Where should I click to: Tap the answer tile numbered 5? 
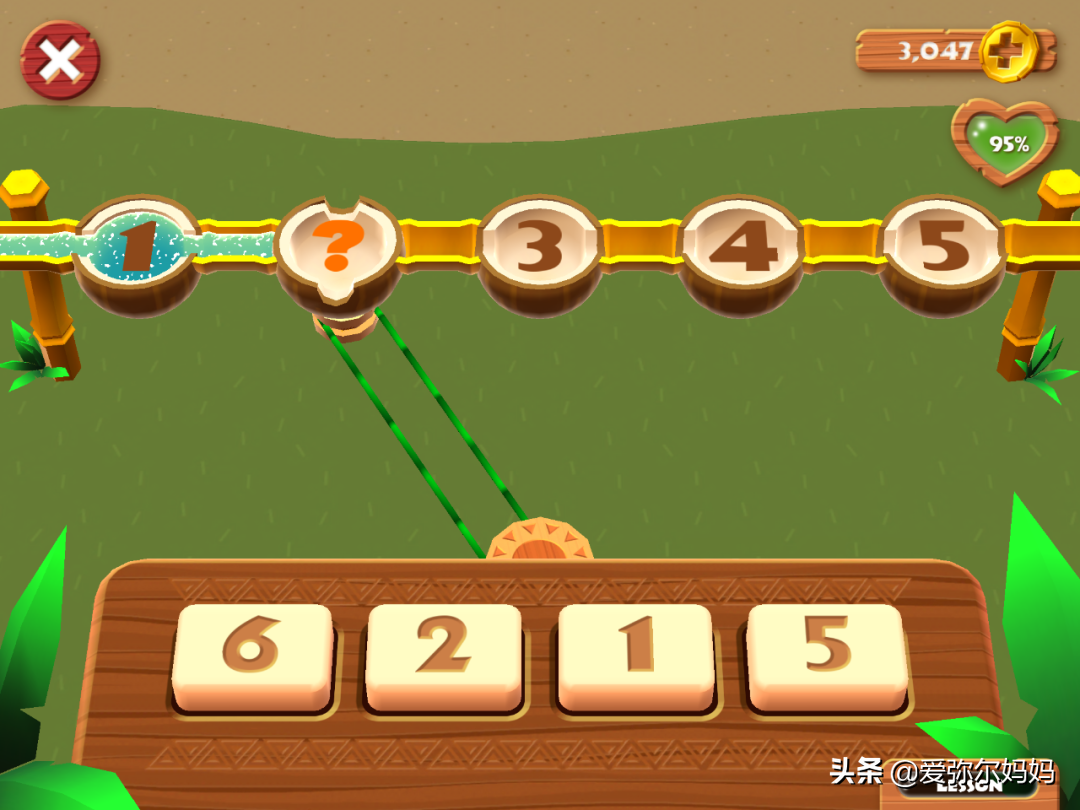(x=826, y=656)
